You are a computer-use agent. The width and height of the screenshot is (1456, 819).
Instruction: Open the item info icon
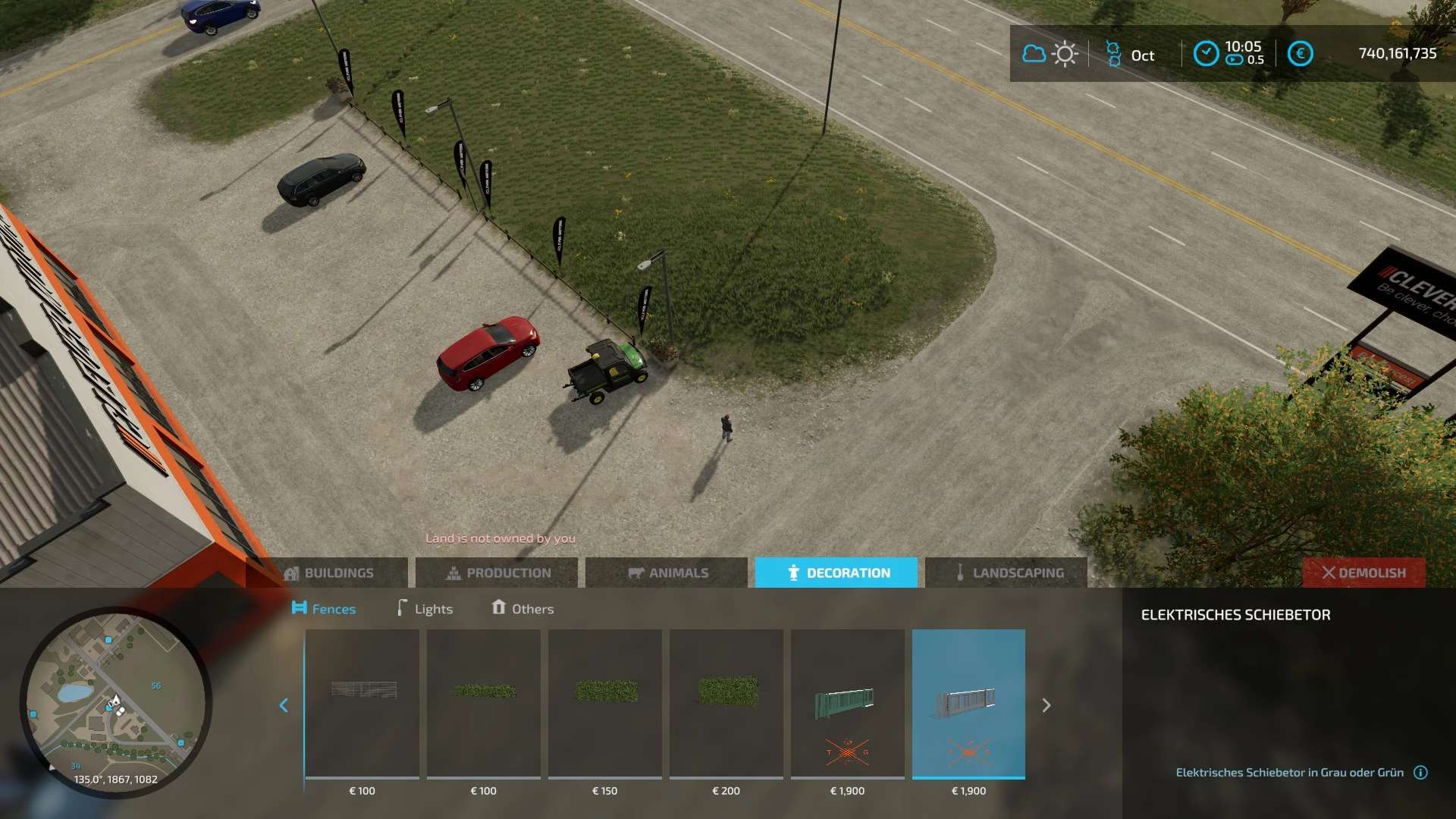pos(1421,772)
